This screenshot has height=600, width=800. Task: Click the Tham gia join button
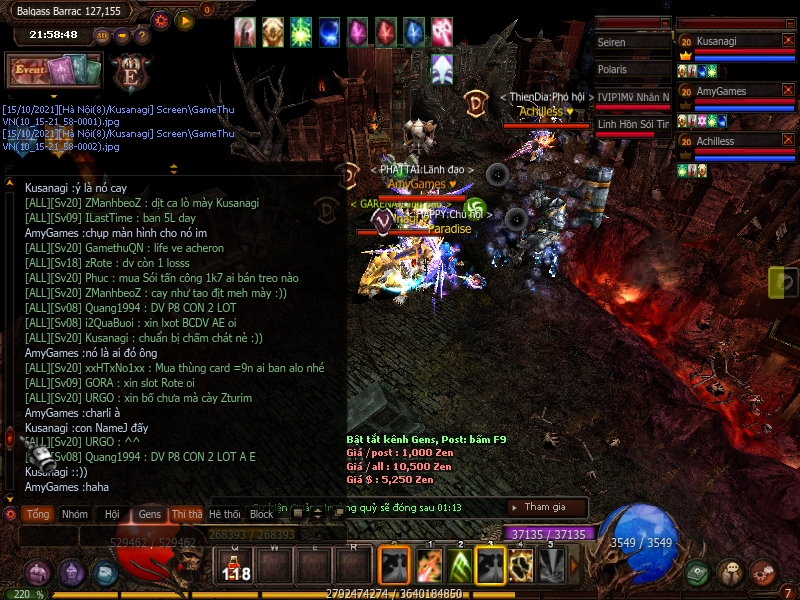(x=545, y=507)
